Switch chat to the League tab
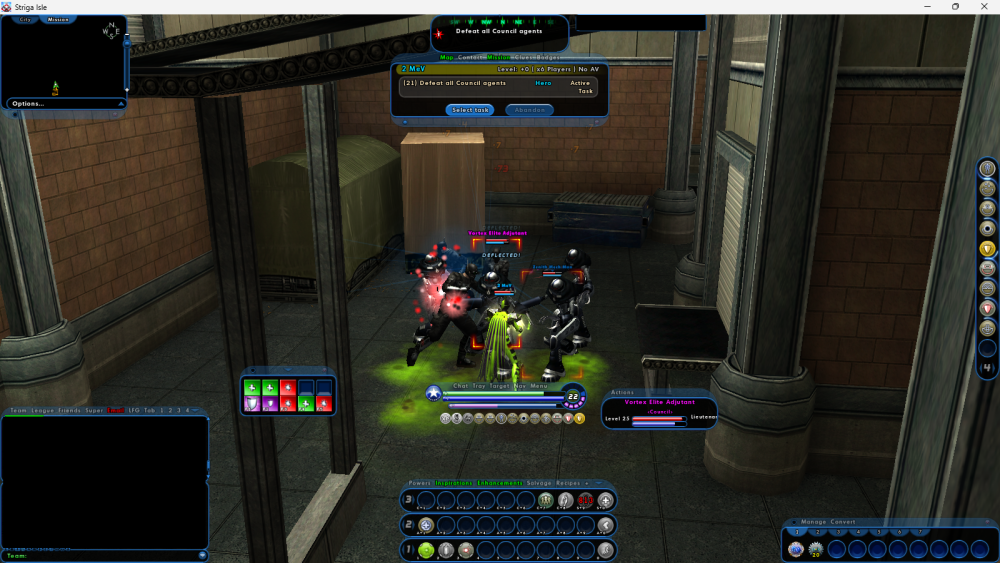Viewport: 1000px width, 563px height. (x=41, y=410)
